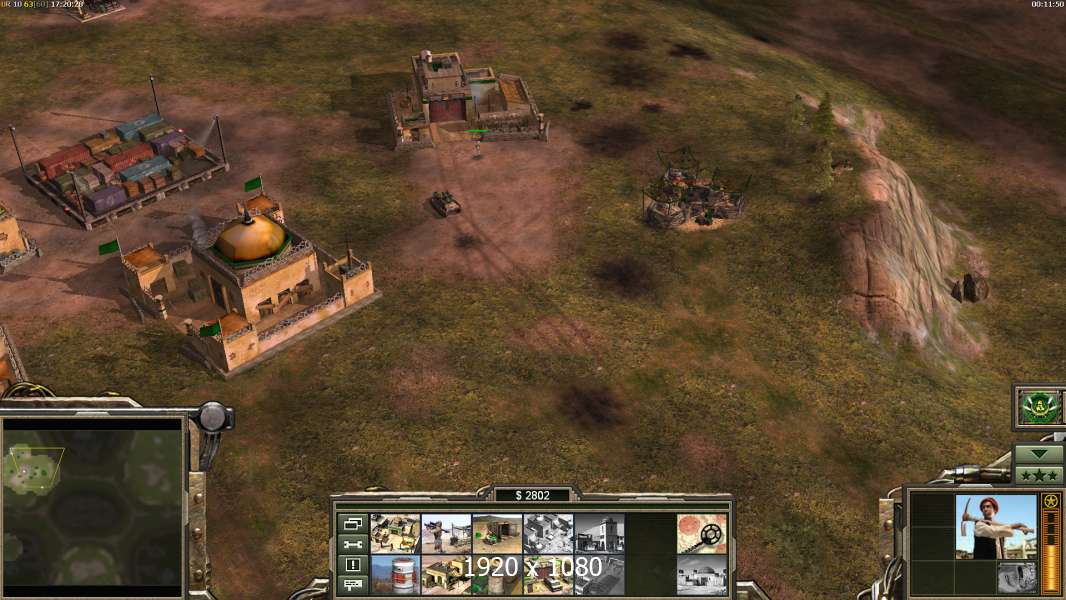The height and width of the screenshot is (600, 1066).
Task: Choose the Tunnel Network build icon
Action: click(497, 533)
